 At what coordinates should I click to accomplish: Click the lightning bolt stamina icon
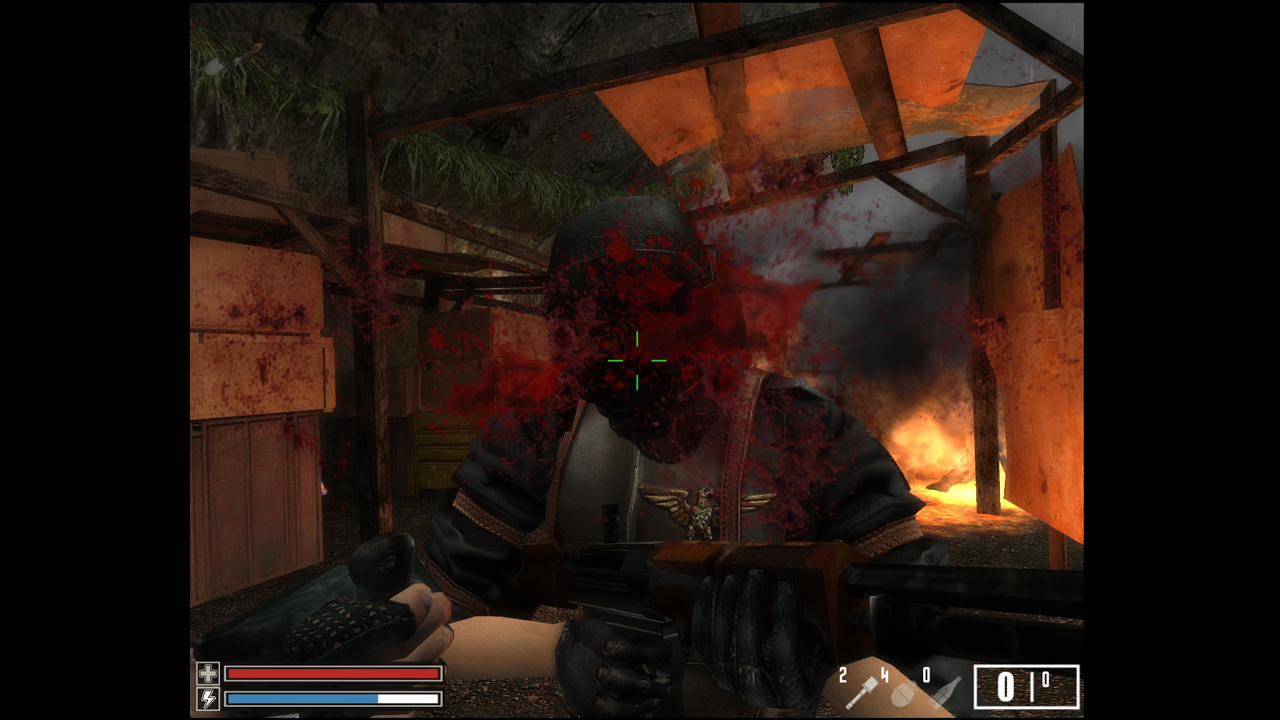pyautogui.click(x=207, y=698)
